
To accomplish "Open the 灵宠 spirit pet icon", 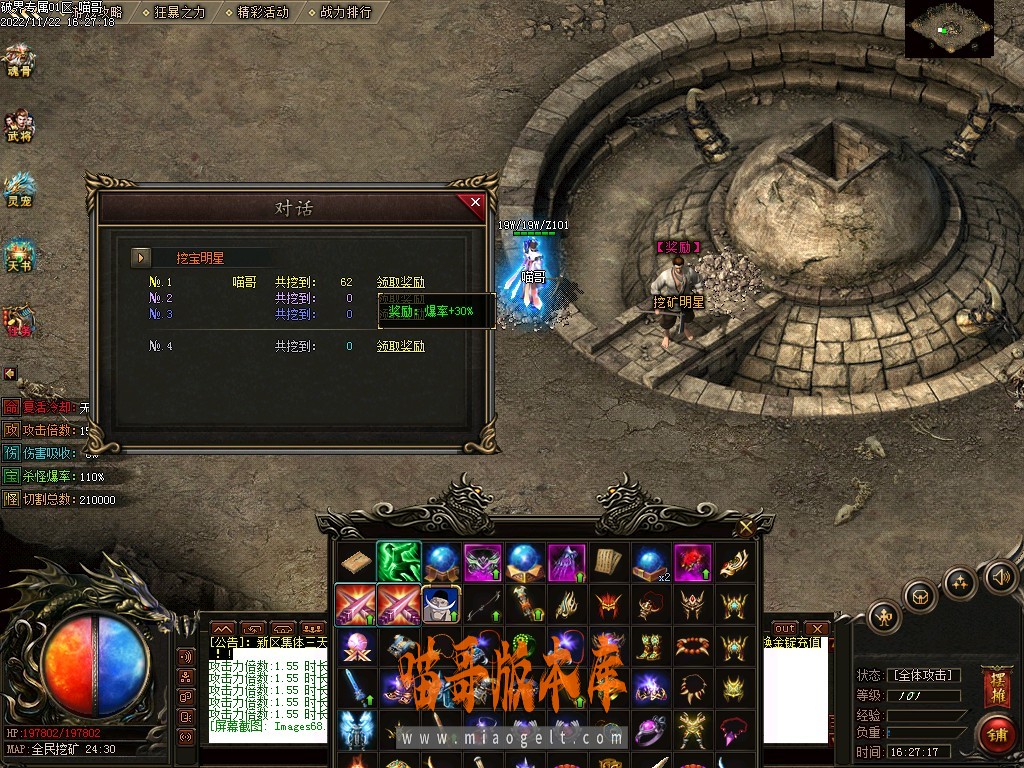I will click(19, 189).
